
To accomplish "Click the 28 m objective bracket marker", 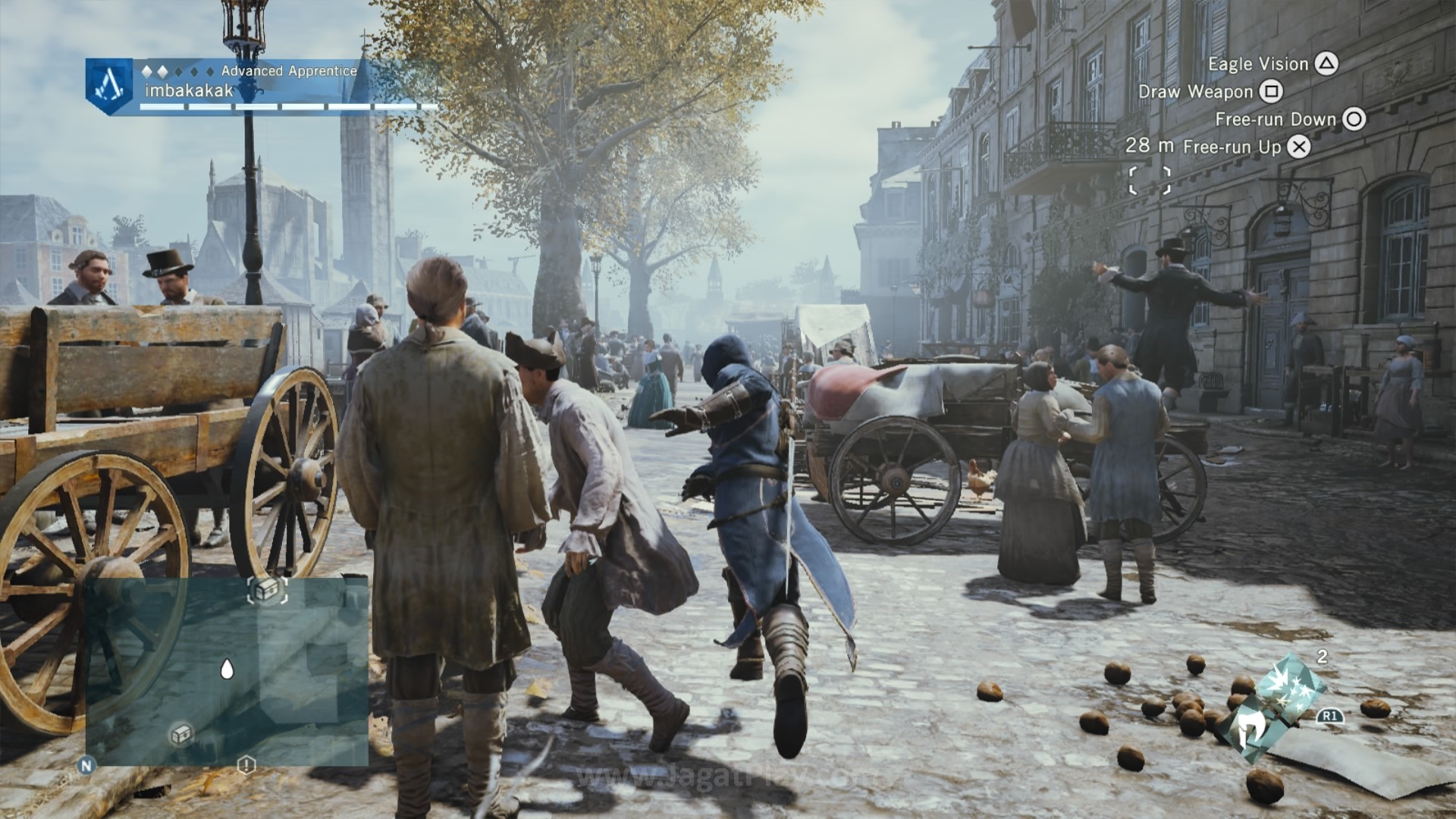I will coord(1149,181).
